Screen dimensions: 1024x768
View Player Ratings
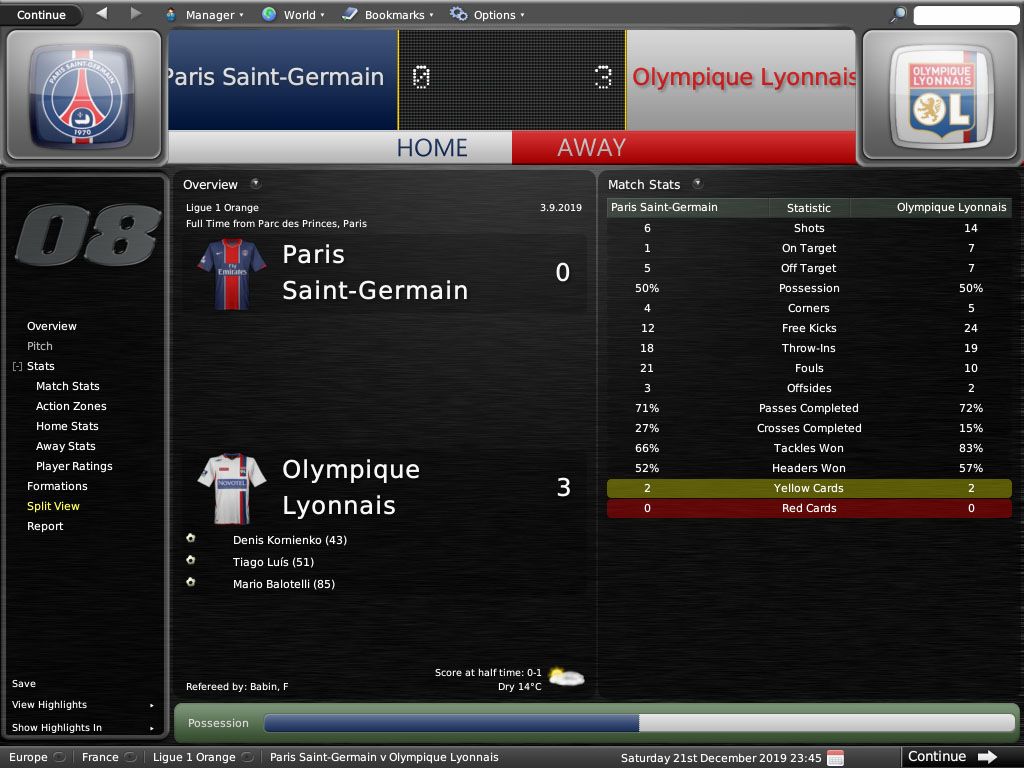[74, 466]
